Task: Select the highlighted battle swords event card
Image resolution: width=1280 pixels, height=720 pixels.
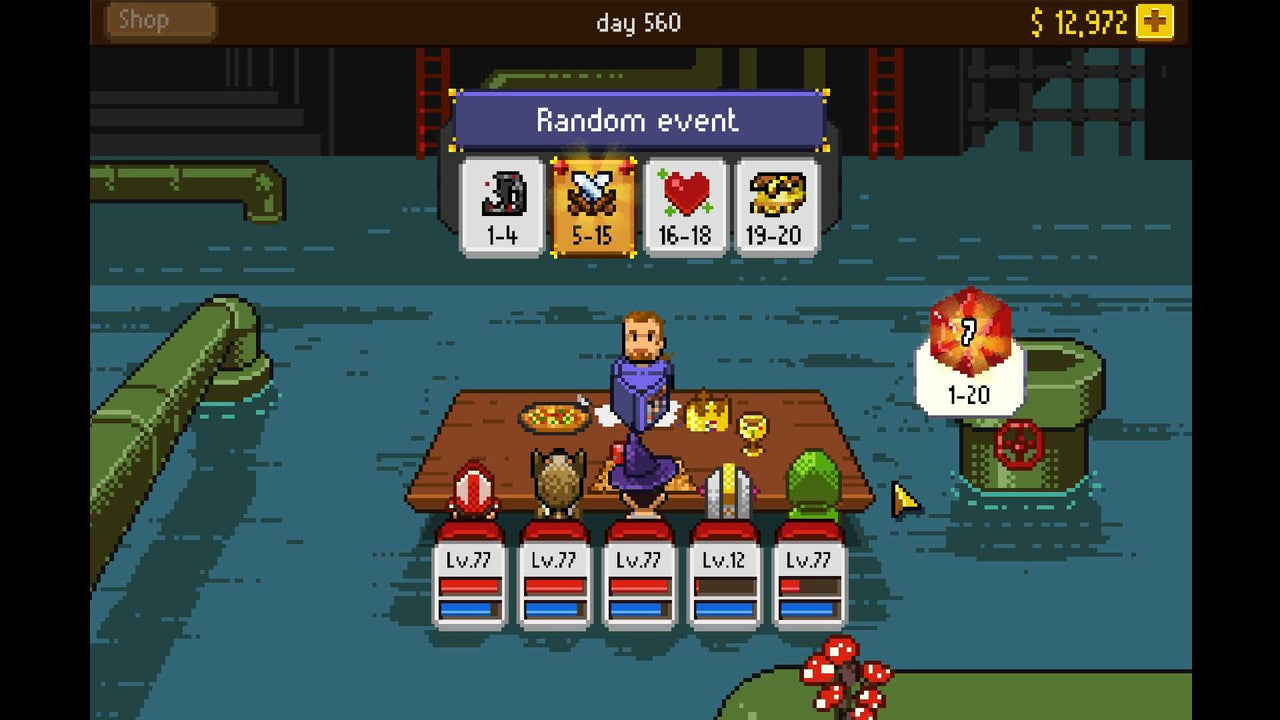Action: 592,202
